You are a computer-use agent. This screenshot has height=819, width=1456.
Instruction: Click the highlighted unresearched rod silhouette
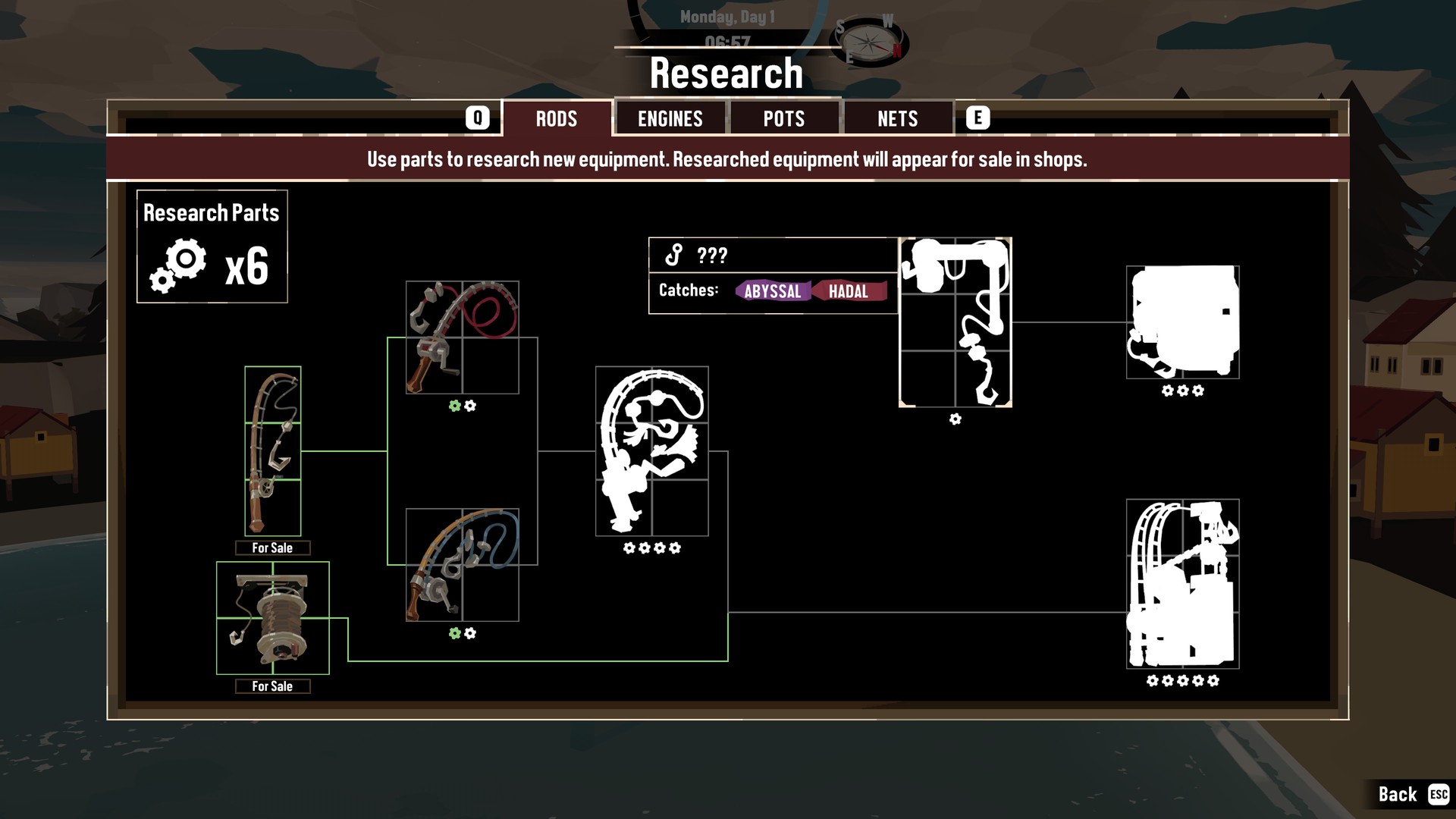(955, 322)
